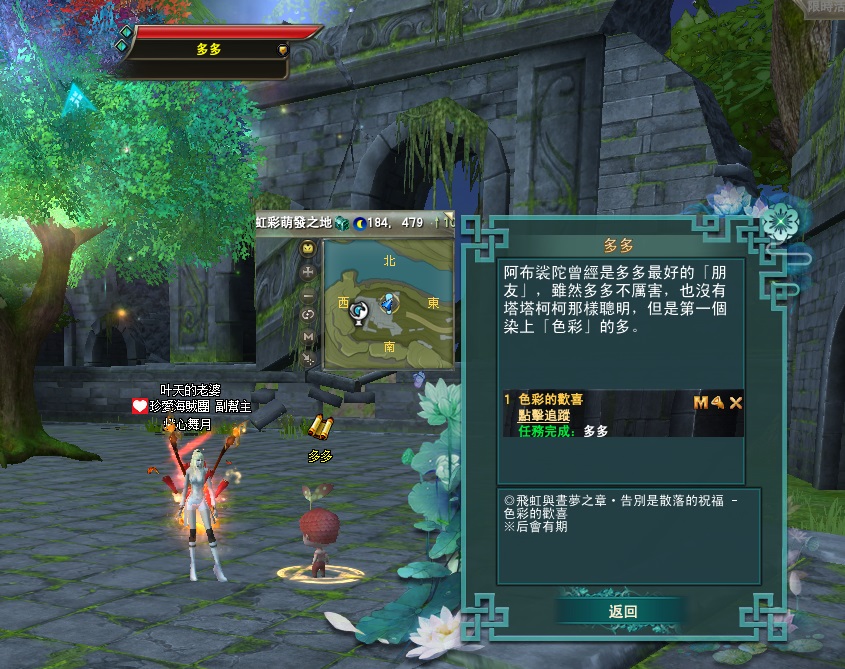Click the 返回 (return) button

pos(622,611)
